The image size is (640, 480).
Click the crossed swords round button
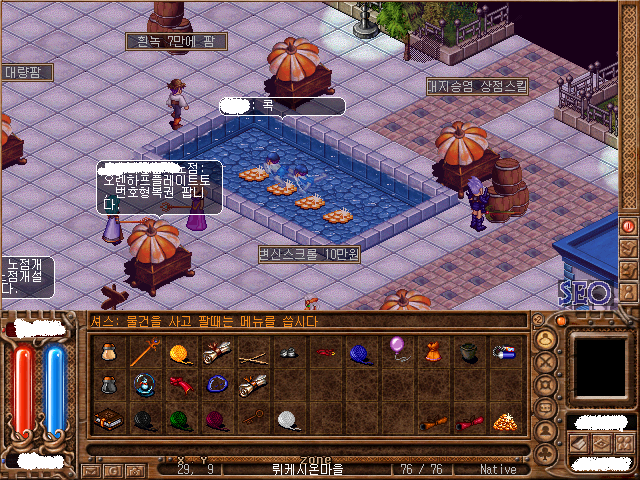(546, 362)
